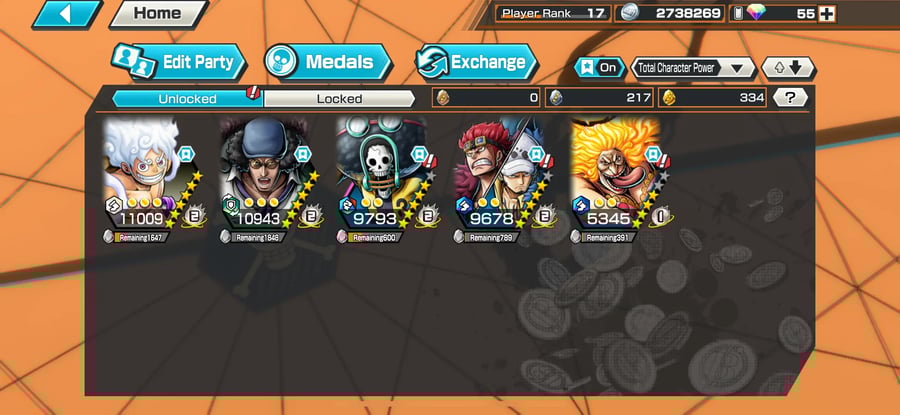This screenshot has width=900, height=415.
Task: Show the Unlocked characters tab
Action: [186, 98]
